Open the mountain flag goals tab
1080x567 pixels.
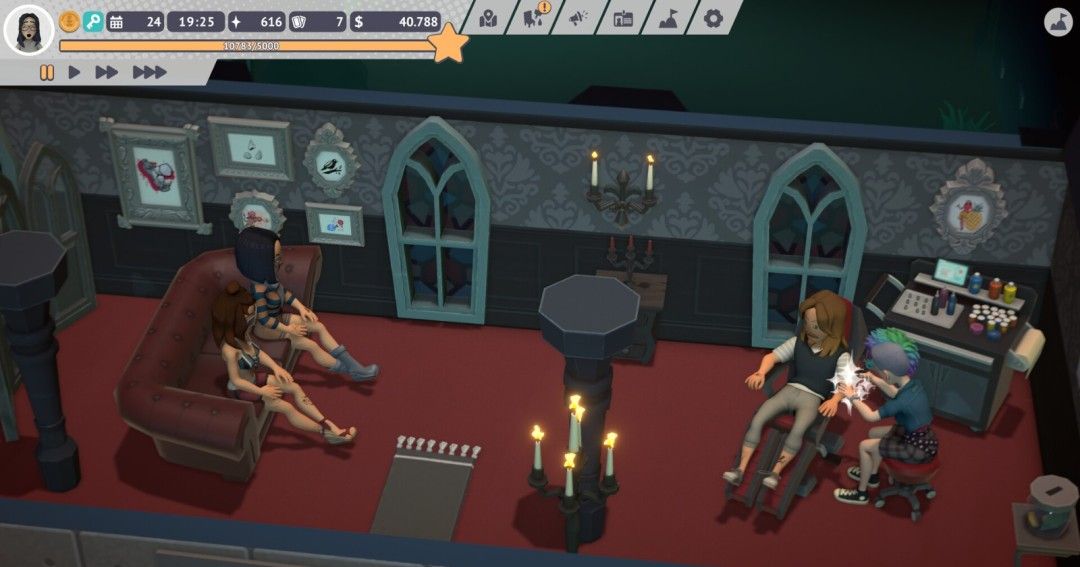tap(668, 18)
